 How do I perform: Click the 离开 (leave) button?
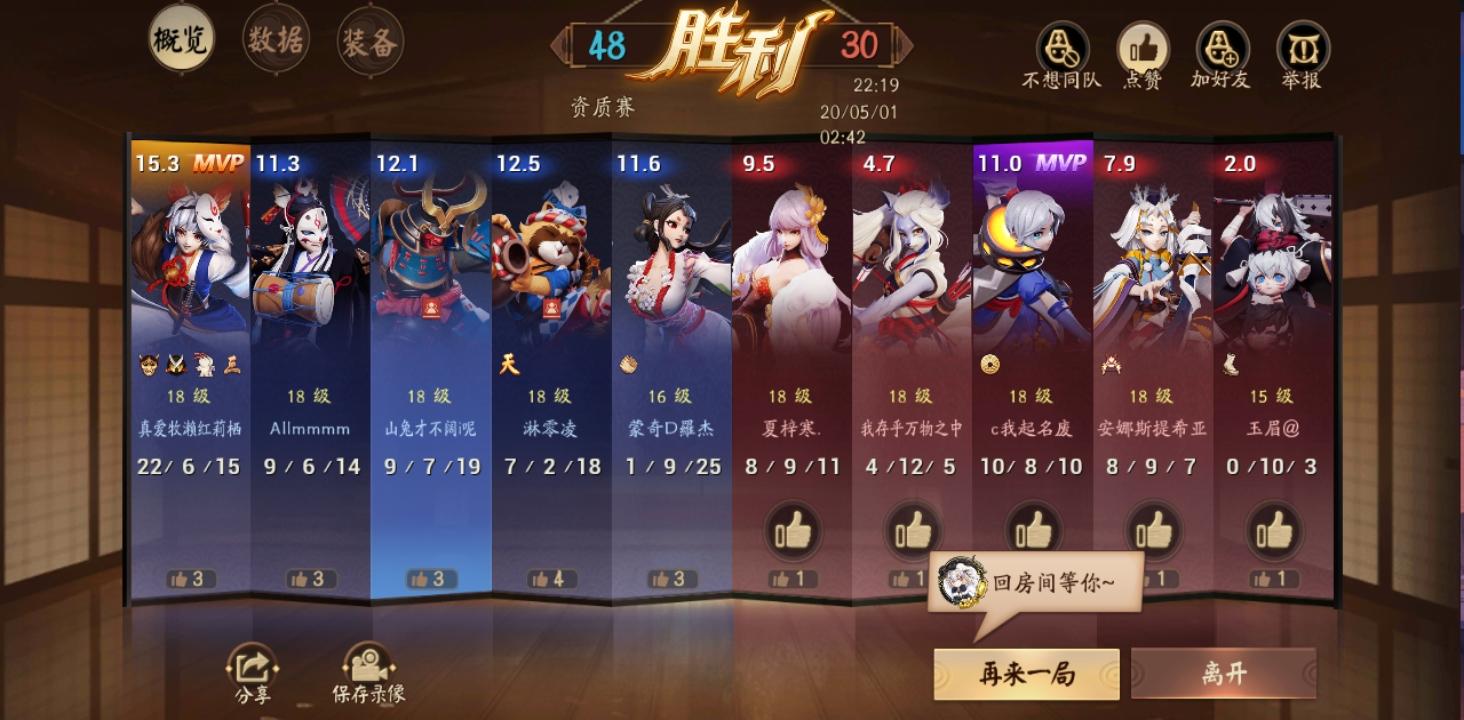point(1222,673)
